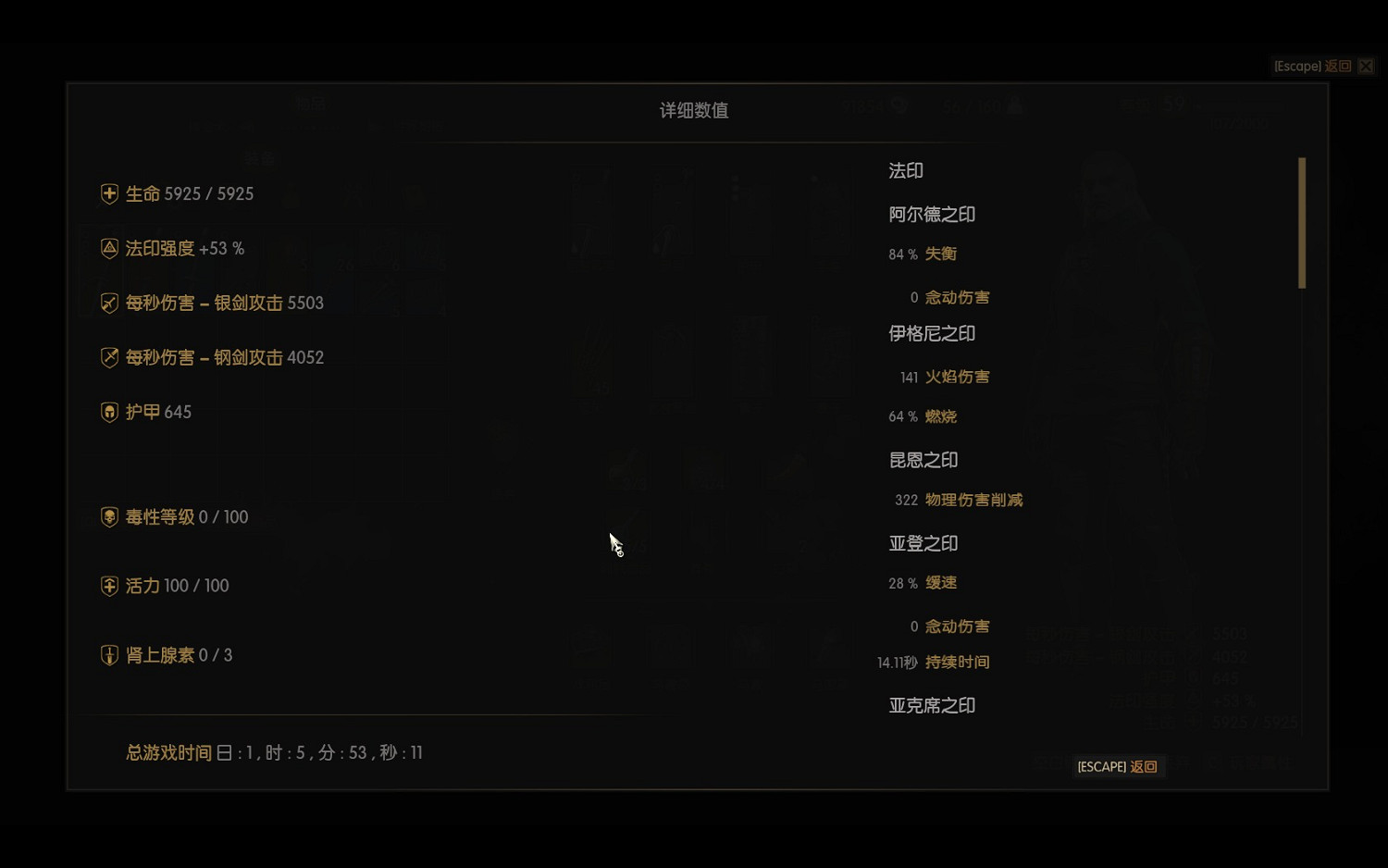Select the adrenaline icon beside 肾上腺素
Screen dimensions: 1388x868
[x=108, y=654]
